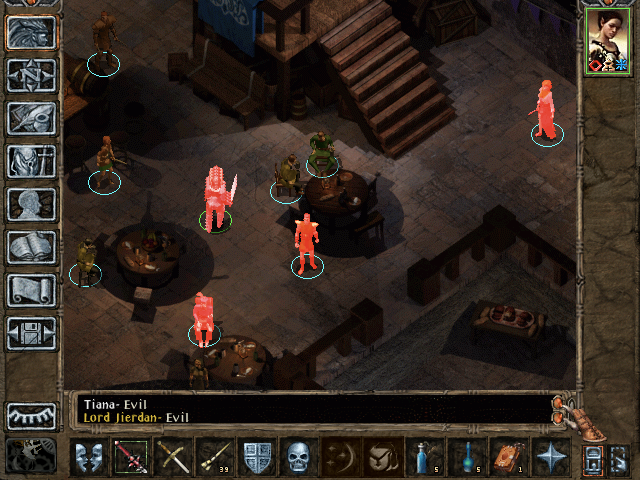Screen dimensions: 640x480
Task: Open the mage spellbook
Action: coord(32,247)
